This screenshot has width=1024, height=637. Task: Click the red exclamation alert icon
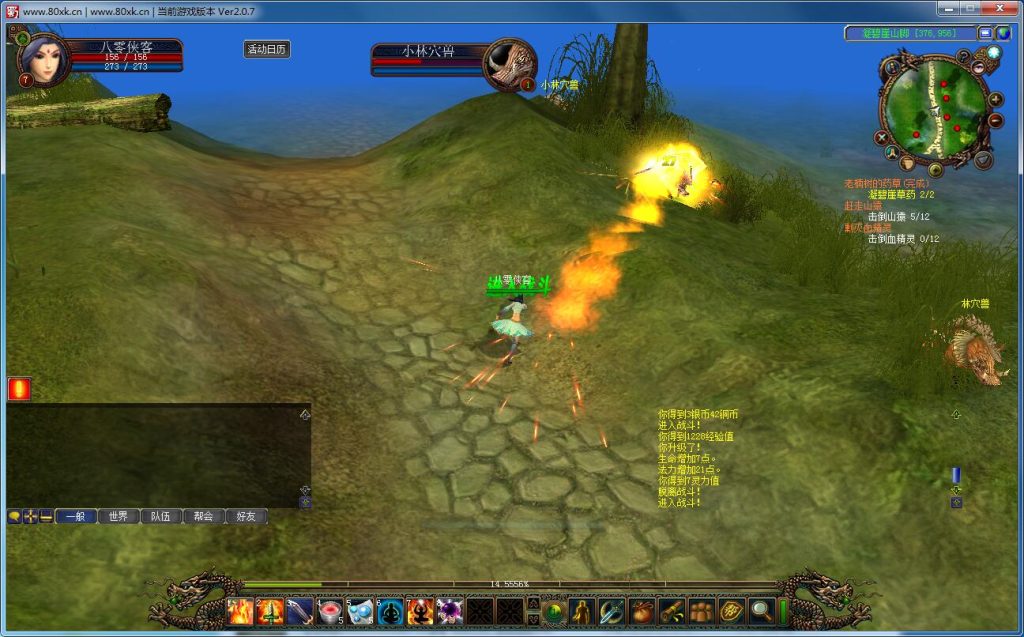19,388
